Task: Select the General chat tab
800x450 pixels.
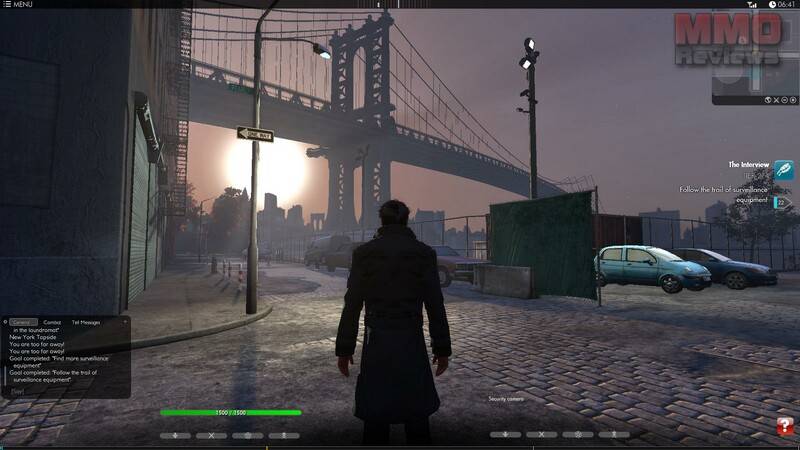Action: [23, 322]
